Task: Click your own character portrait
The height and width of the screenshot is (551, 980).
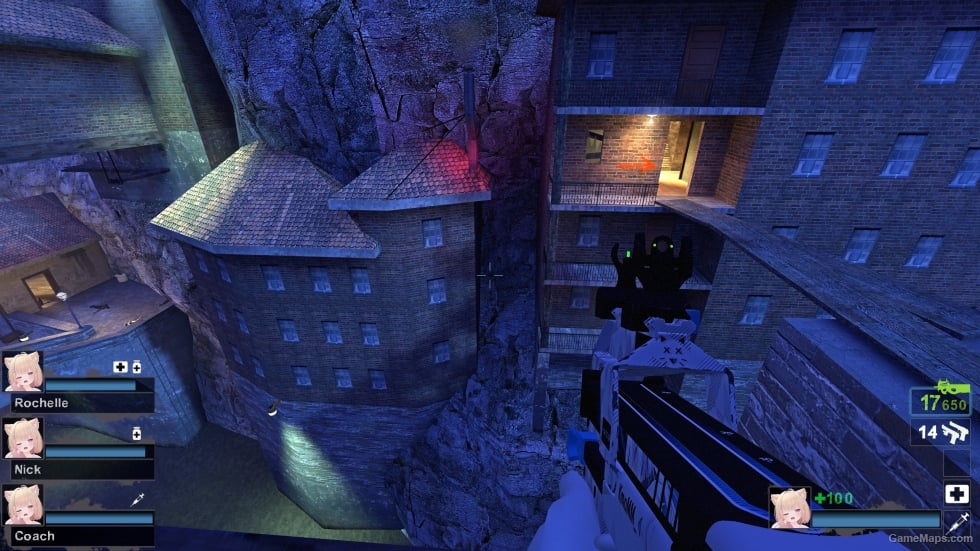Action: coord(788,506)
